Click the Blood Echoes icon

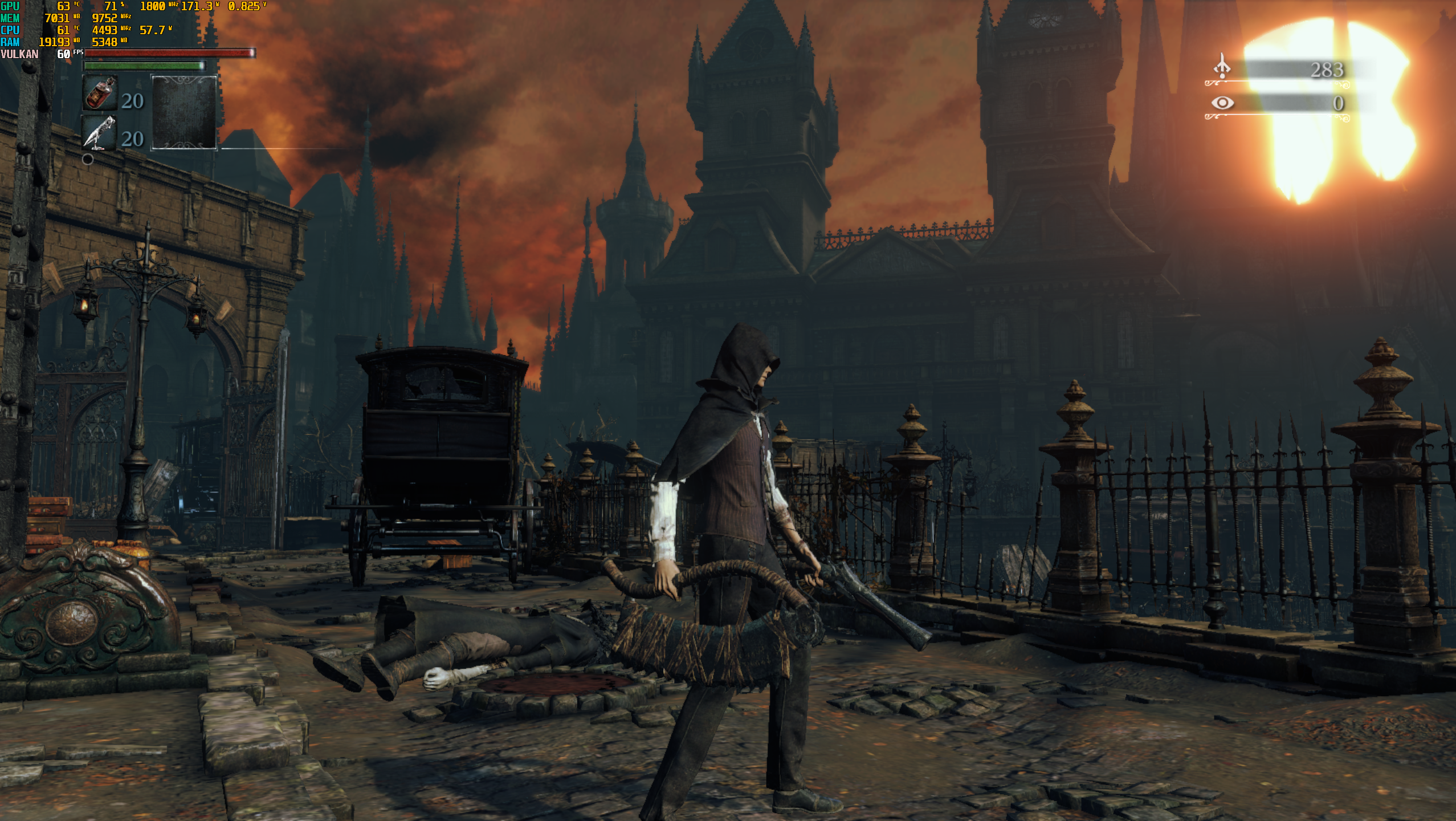click(1222, 67)
